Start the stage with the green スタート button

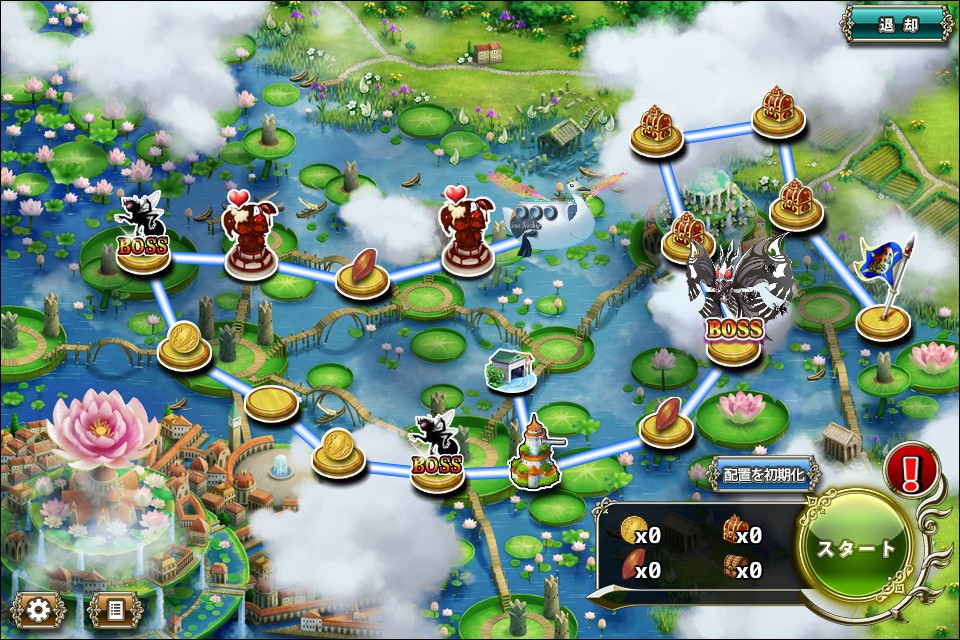[856, 548]
